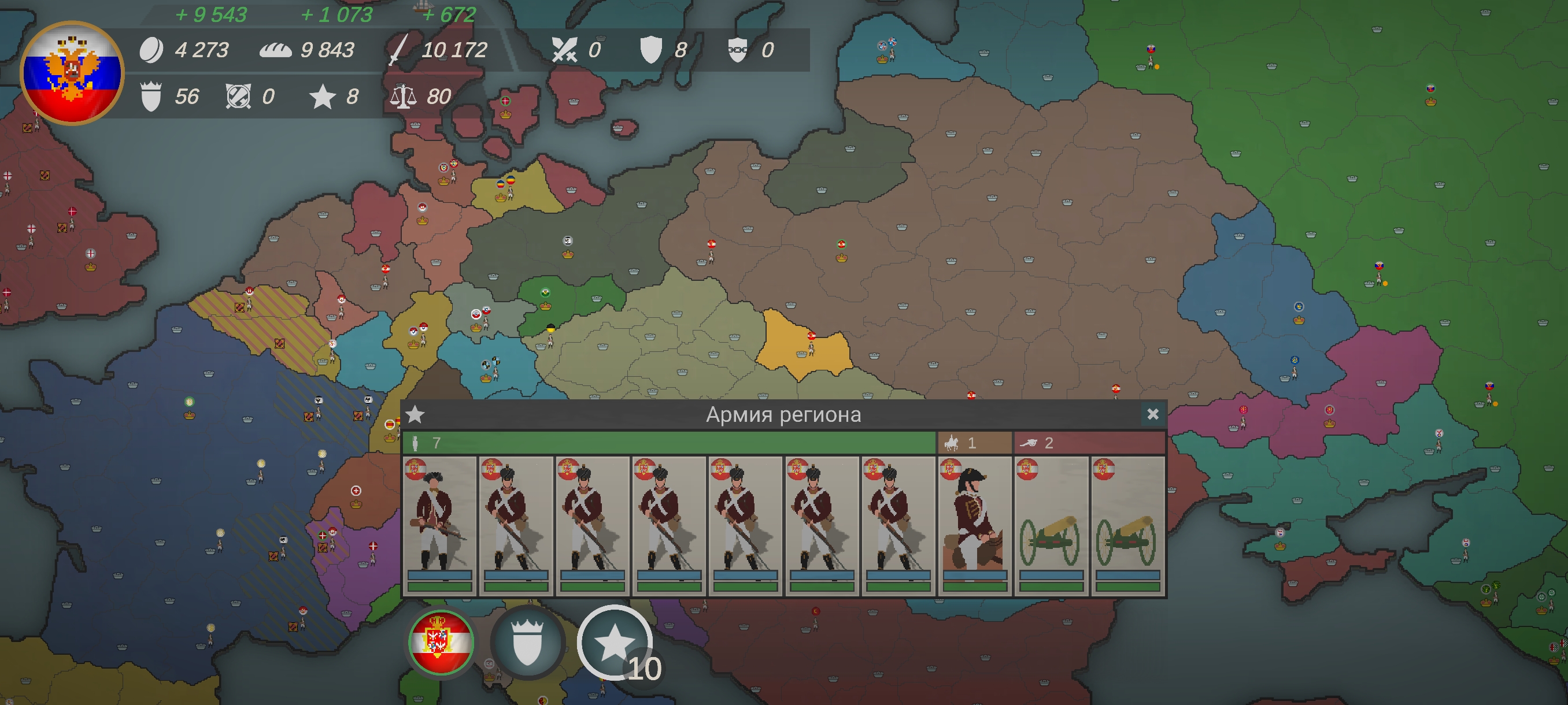Open the Austrian flag country button
This screenshot has width=1568, height=705.
click(441, 642)
